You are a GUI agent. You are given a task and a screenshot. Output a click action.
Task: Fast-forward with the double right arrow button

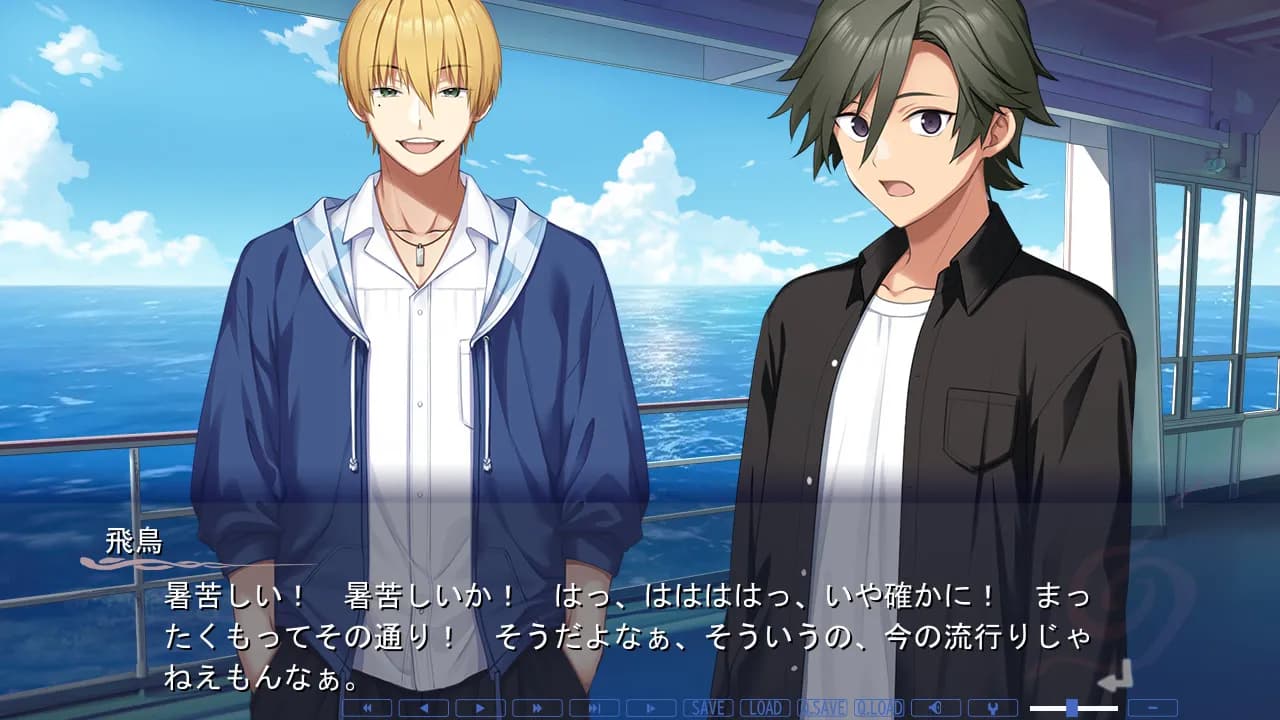coord(537,708)
